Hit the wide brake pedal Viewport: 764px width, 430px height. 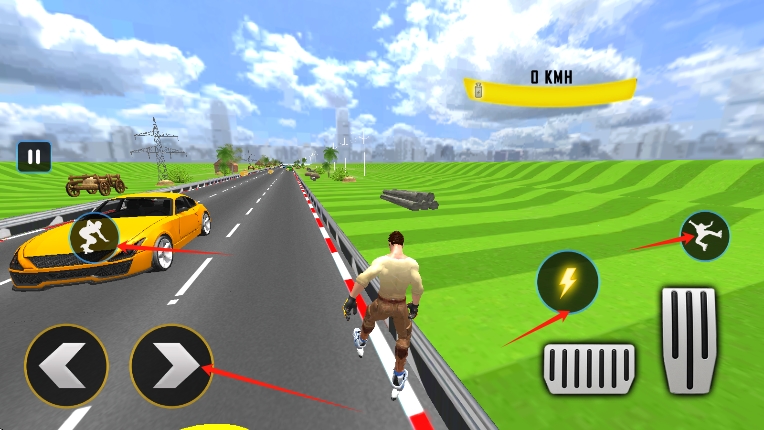pyautogui.click(x=589, y=368)
